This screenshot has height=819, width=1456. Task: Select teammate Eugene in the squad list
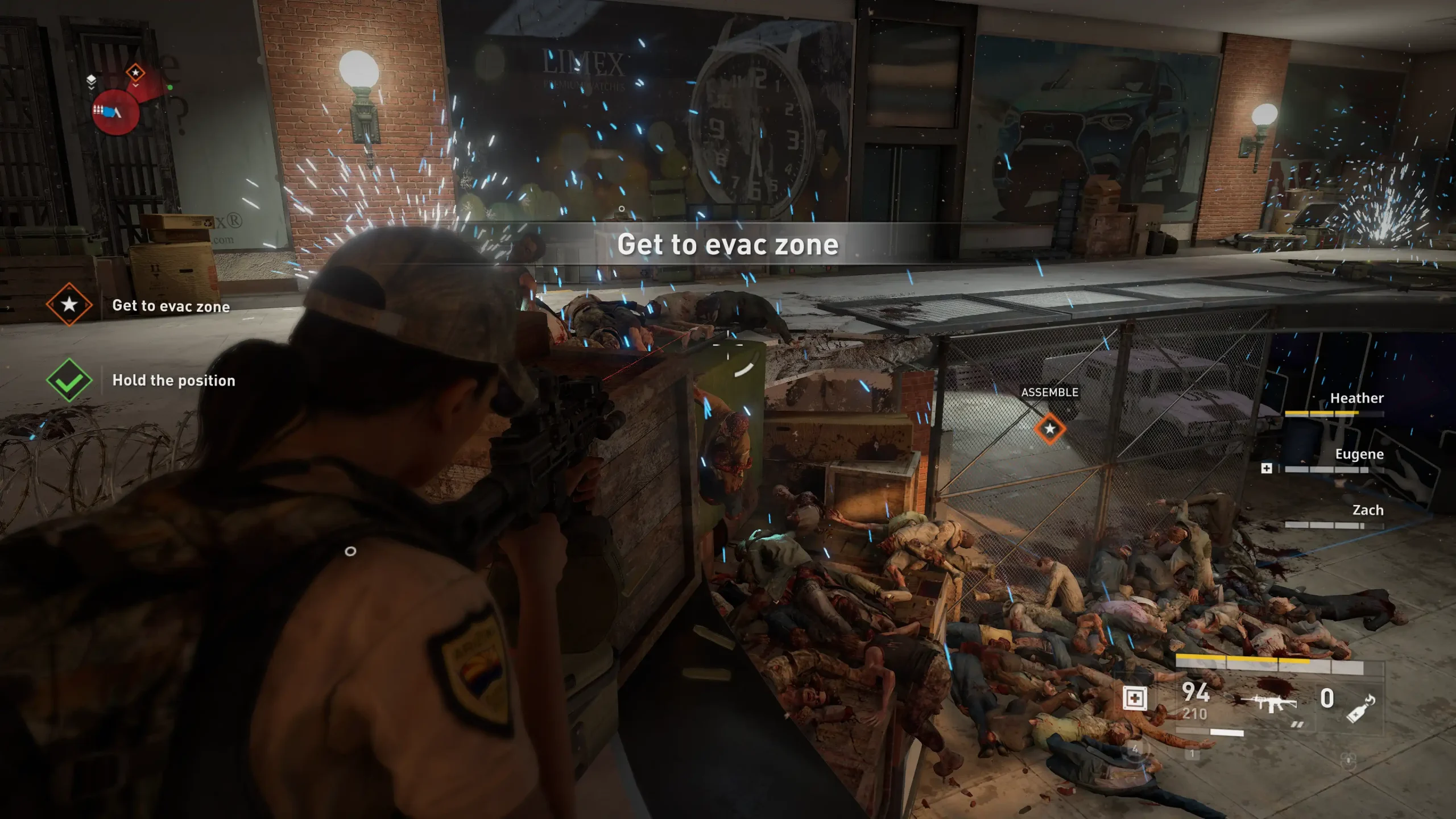[x=1359, y=454]
